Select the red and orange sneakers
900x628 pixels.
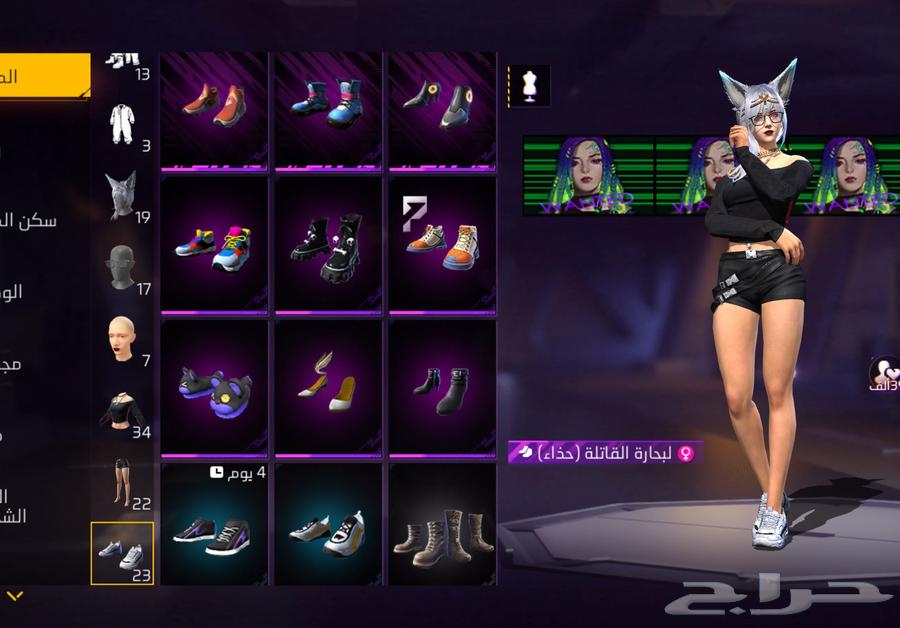pyautogui.click(x=214, y=107)
